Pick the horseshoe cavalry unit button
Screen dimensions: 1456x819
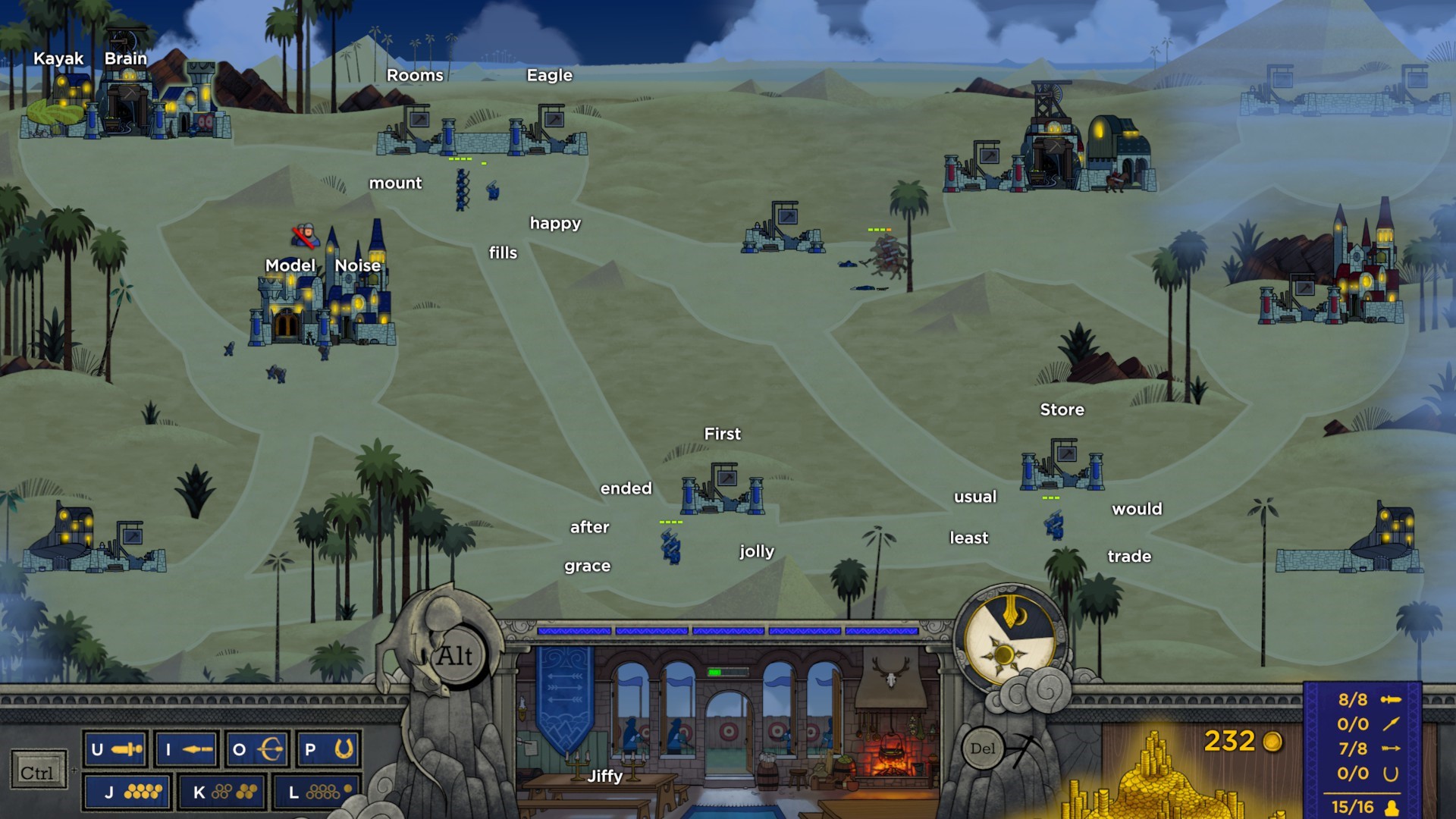[328, 750]
